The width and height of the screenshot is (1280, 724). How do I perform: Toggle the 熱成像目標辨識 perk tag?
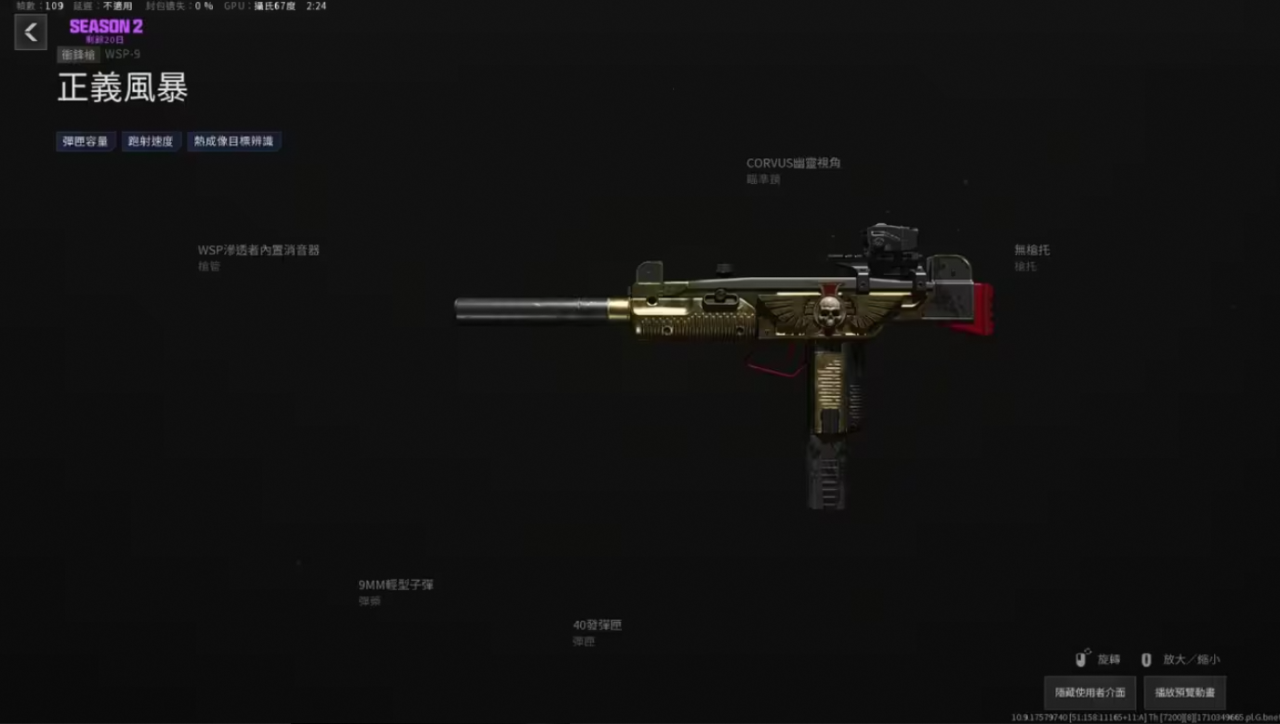234,141
